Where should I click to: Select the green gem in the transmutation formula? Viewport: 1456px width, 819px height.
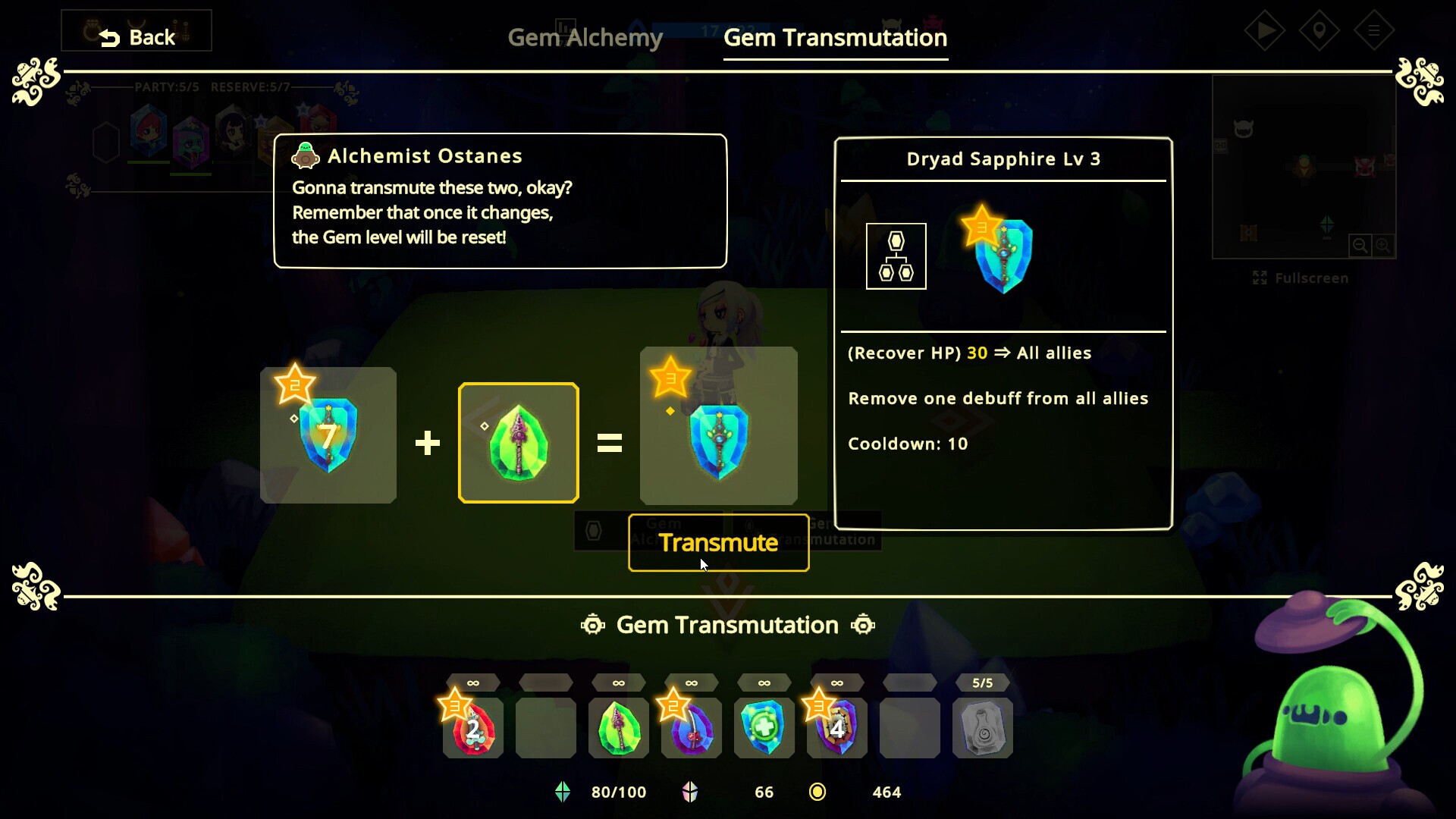tap(519, 443)
